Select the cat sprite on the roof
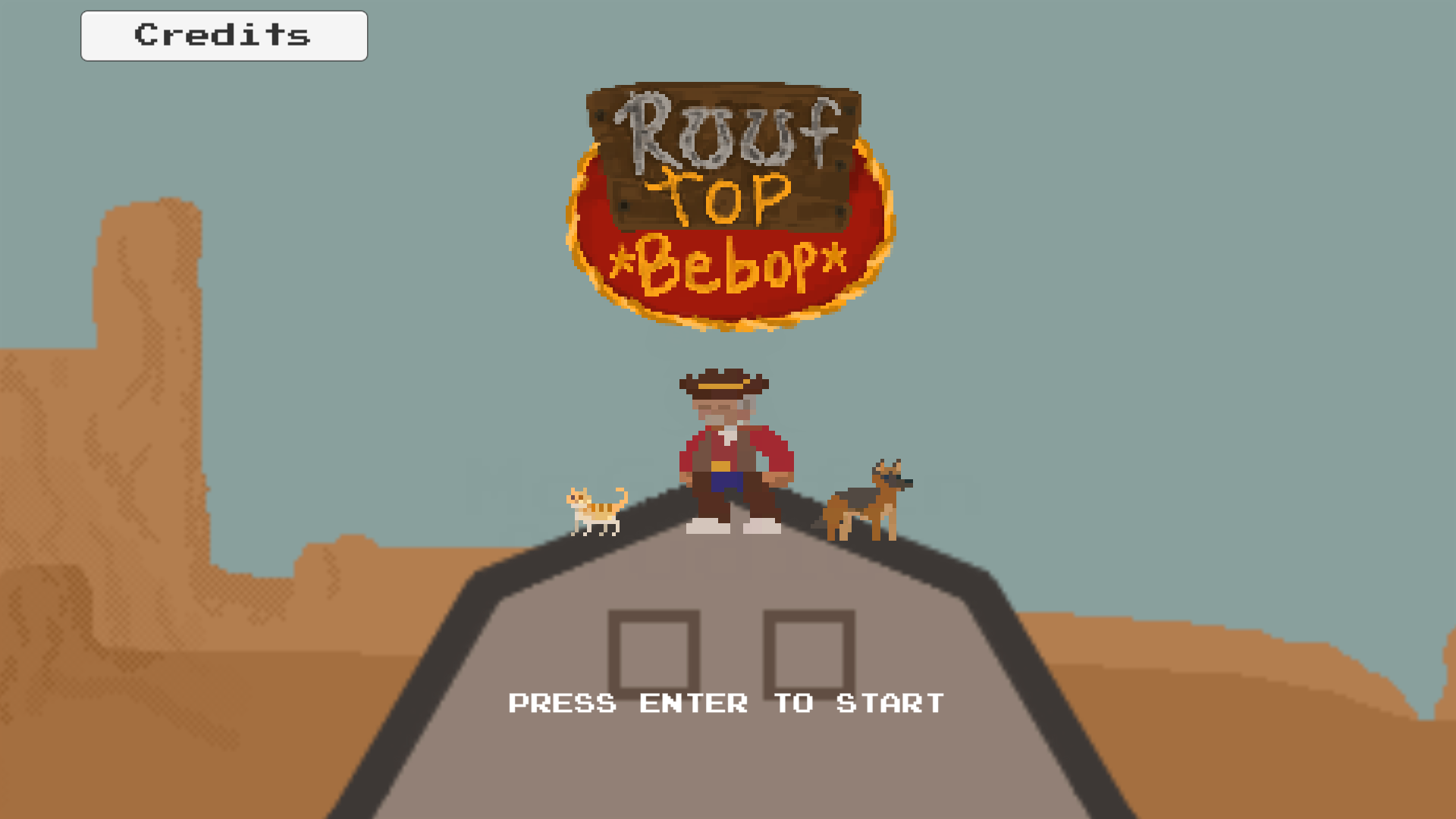This screenshot has width=1456, height=819. click(596, 512)
